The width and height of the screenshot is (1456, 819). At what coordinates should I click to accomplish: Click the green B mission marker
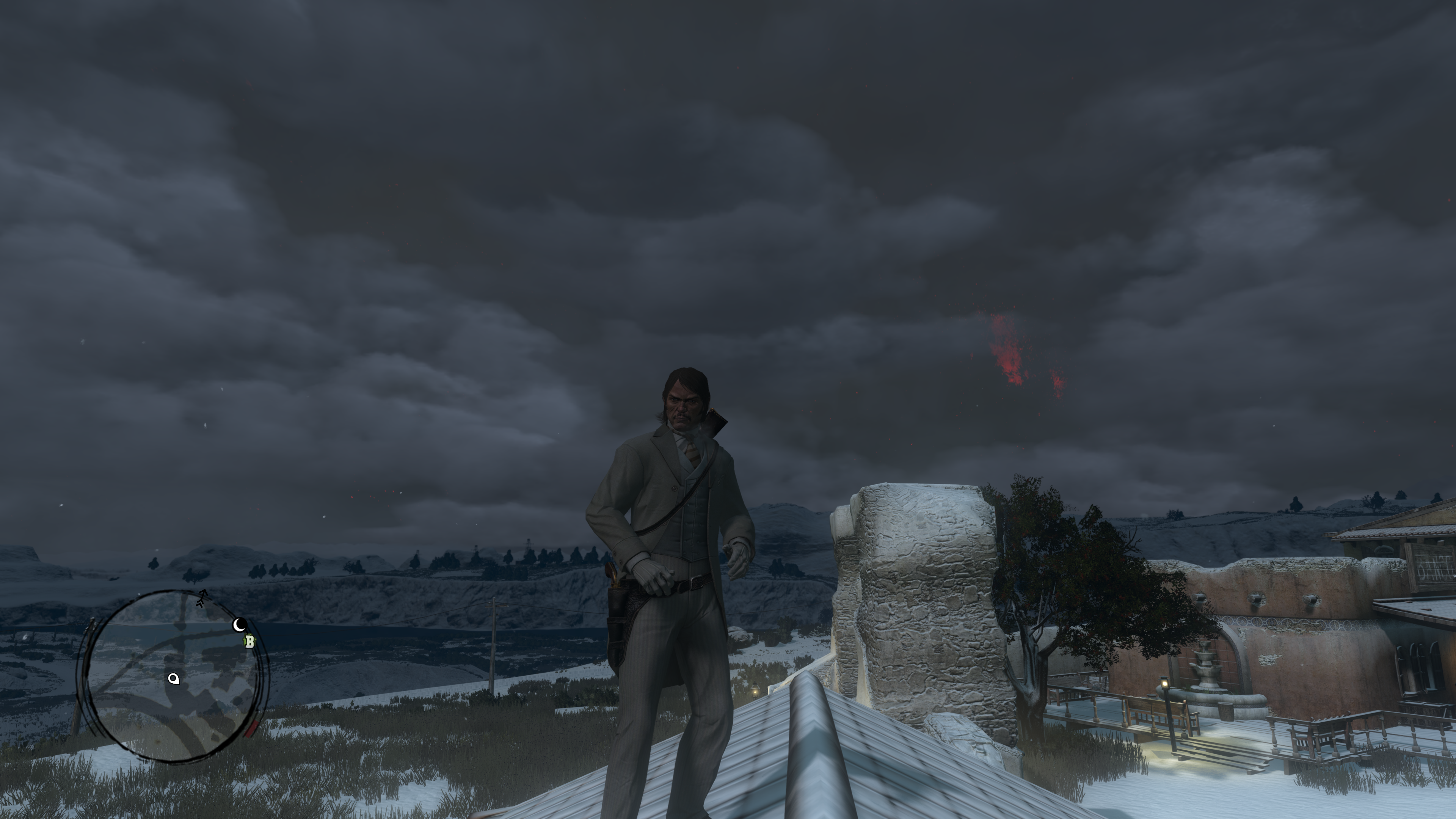[x=249, y=642]
